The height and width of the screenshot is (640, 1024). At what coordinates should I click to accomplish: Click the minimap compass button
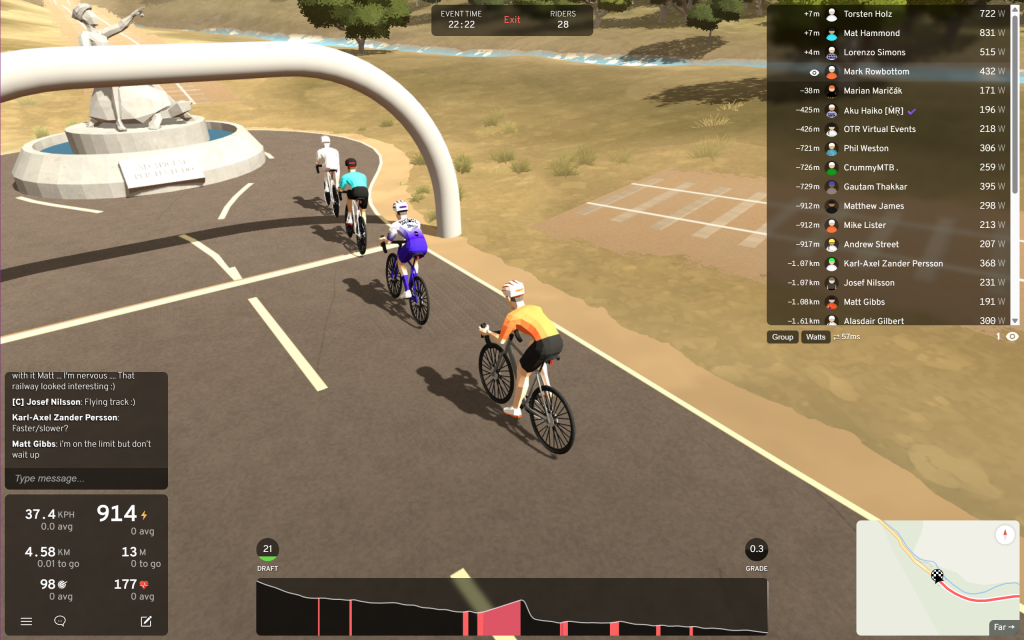tap(1005, 536)
